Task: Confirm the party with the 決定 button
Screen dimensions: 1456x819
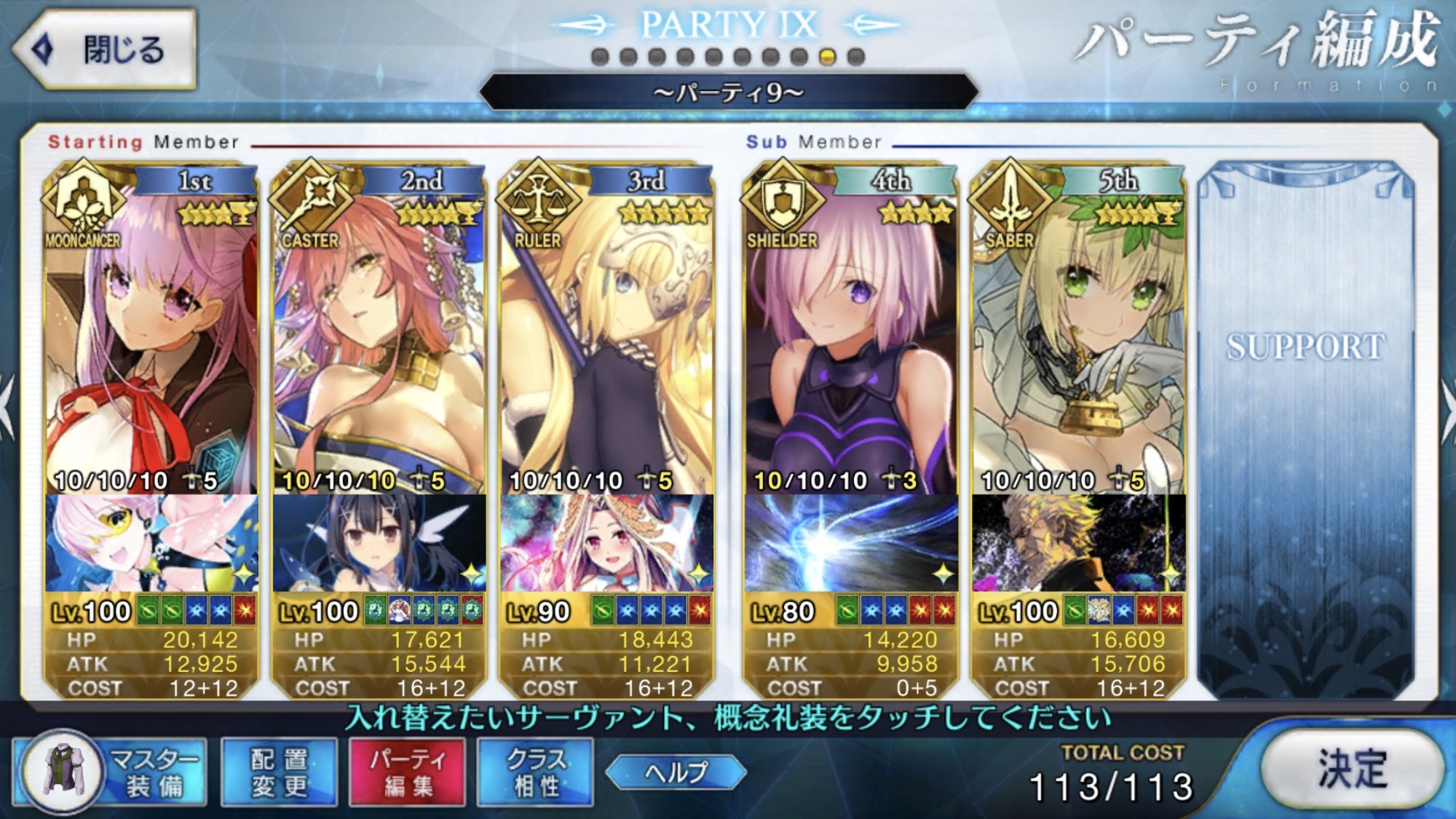Action: pyautogui.click(x=1351, y=769)
